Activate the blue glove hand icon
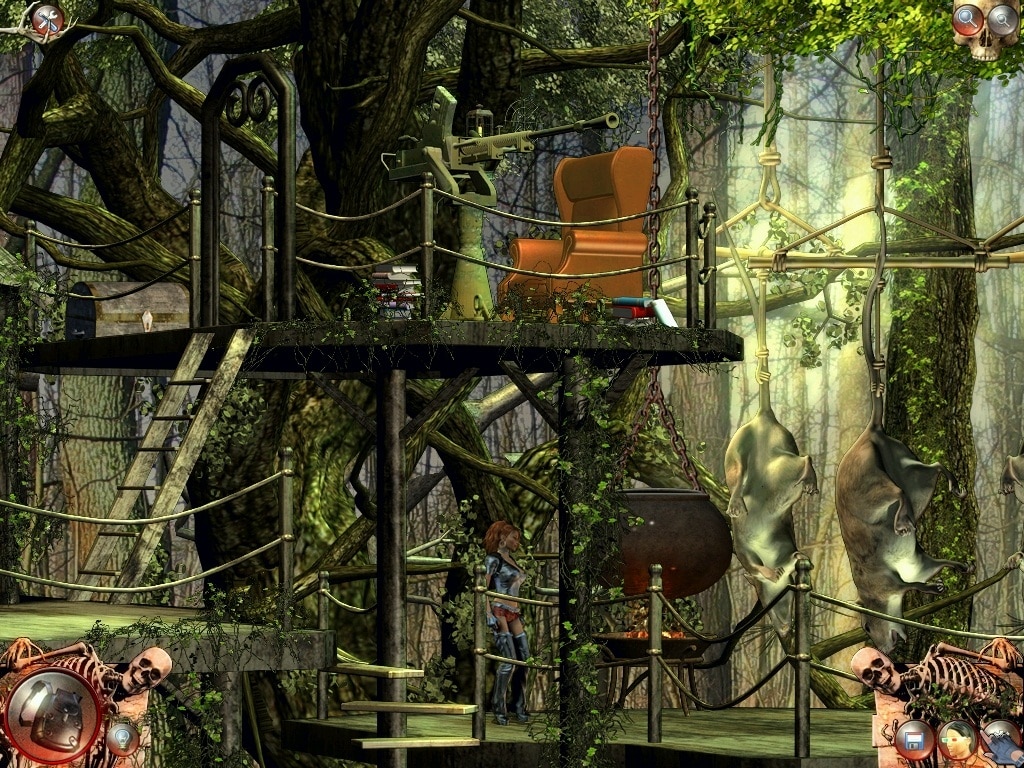 click(x=1001, y=741)
